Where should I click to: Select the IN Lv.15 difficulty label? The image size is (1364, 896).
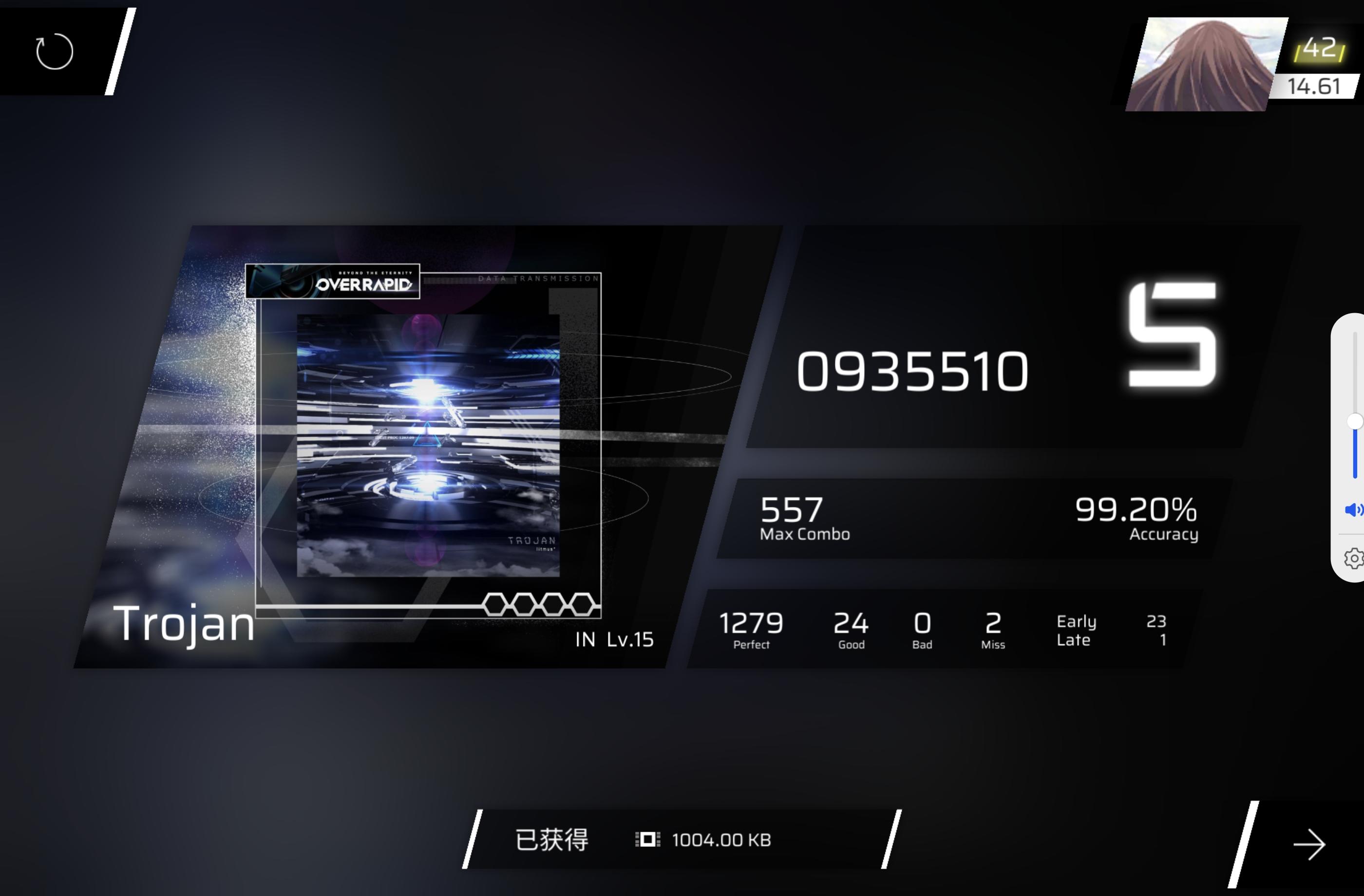tap(614, 639)
